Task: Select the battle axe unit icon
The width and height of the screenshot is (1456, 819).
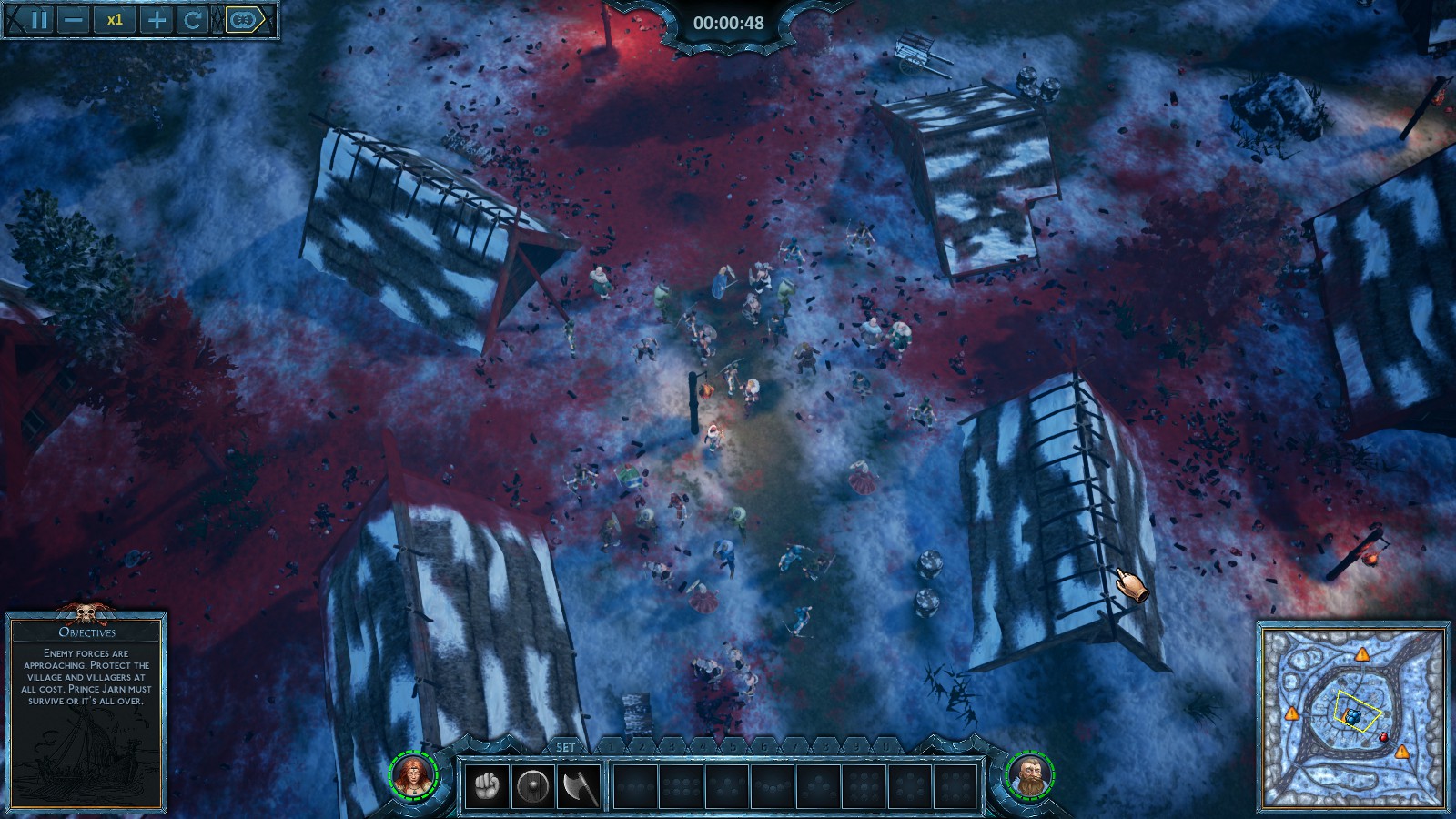Action: point(579,785)
